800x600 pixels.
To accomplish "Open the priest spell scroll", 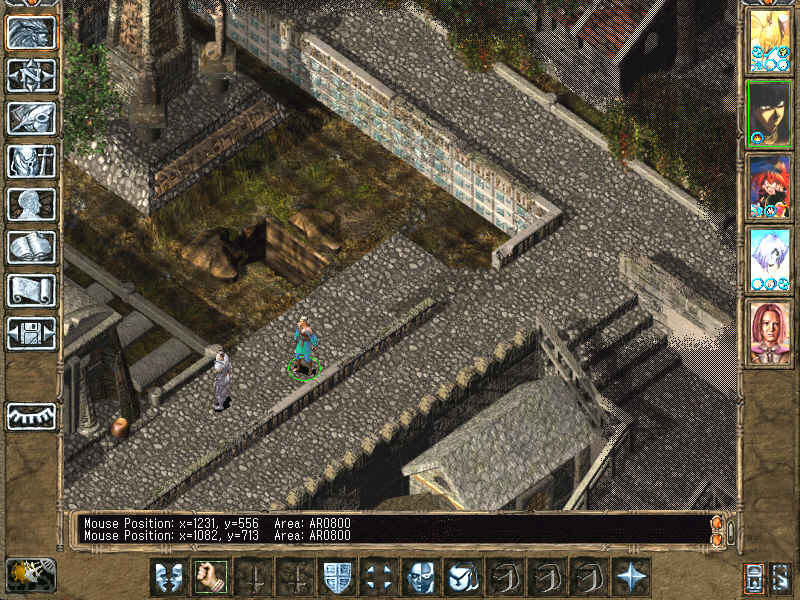I will coord(31,290).
